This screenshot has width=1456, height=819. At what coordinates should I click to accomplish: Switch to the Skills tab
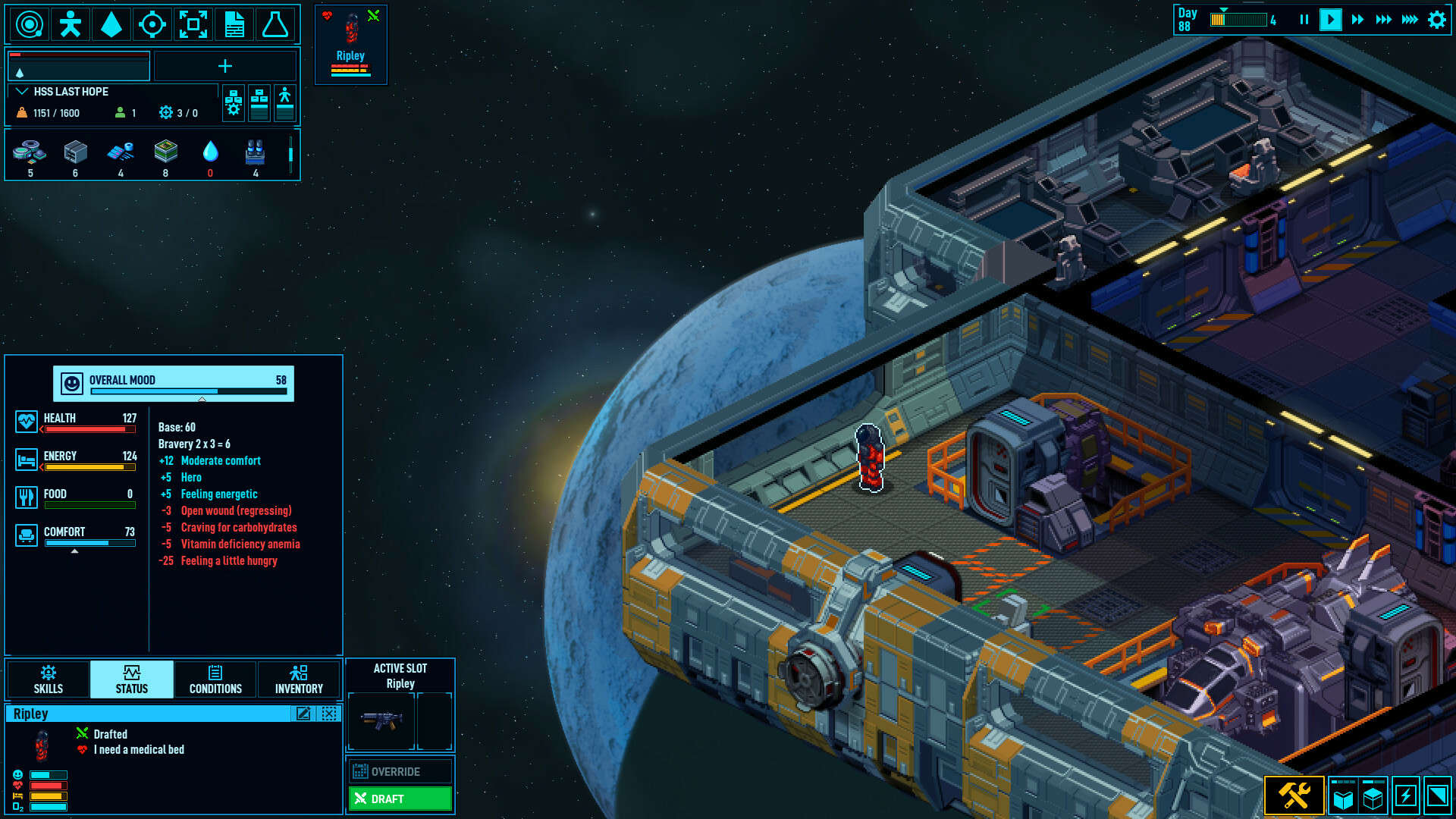(49, 679)
